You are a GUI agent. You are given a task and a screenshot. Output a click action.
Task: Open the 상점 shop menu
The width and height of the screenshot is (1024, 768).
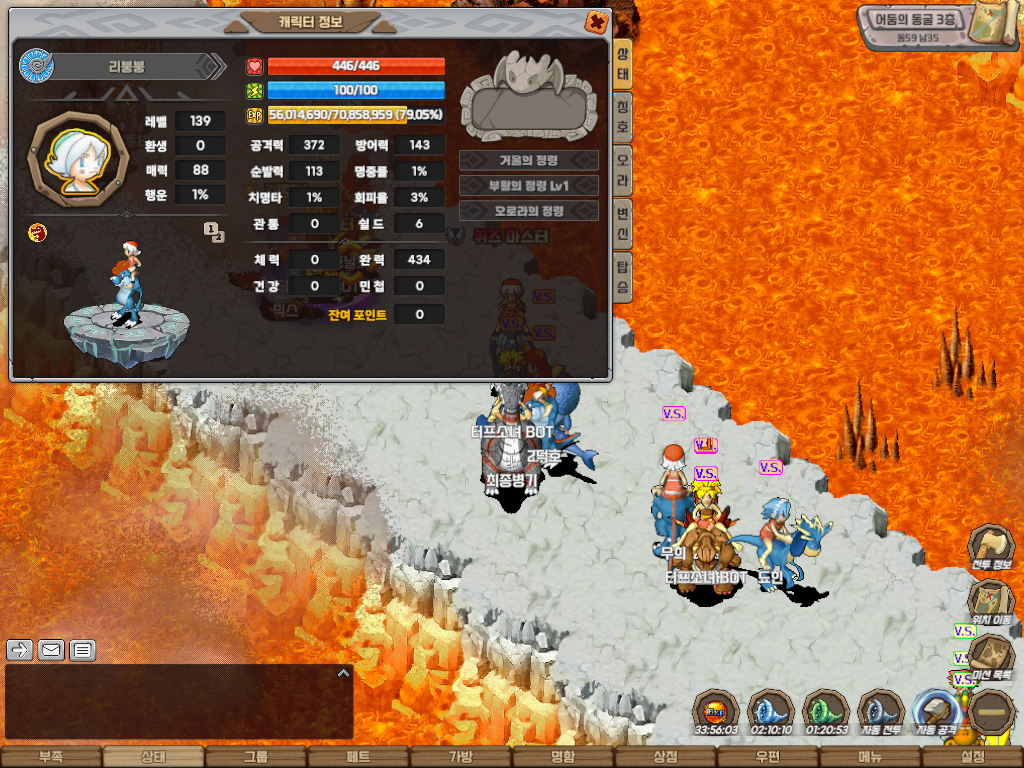665,757
